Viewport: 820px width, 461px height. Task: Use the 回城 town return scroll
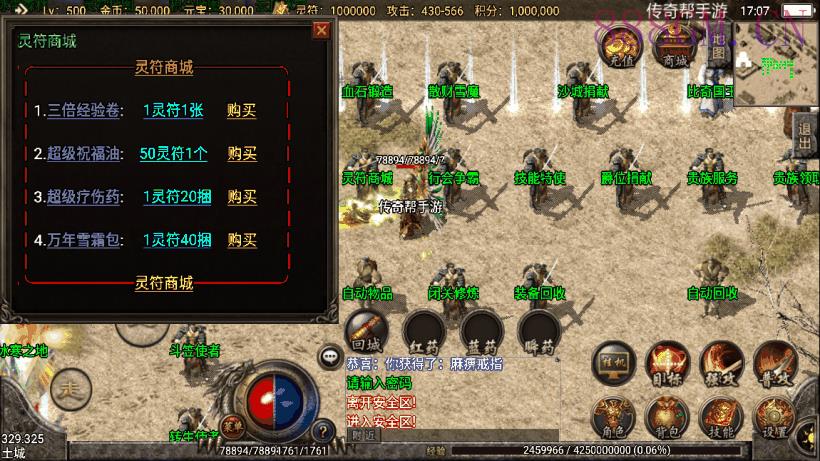coord(365,332)
